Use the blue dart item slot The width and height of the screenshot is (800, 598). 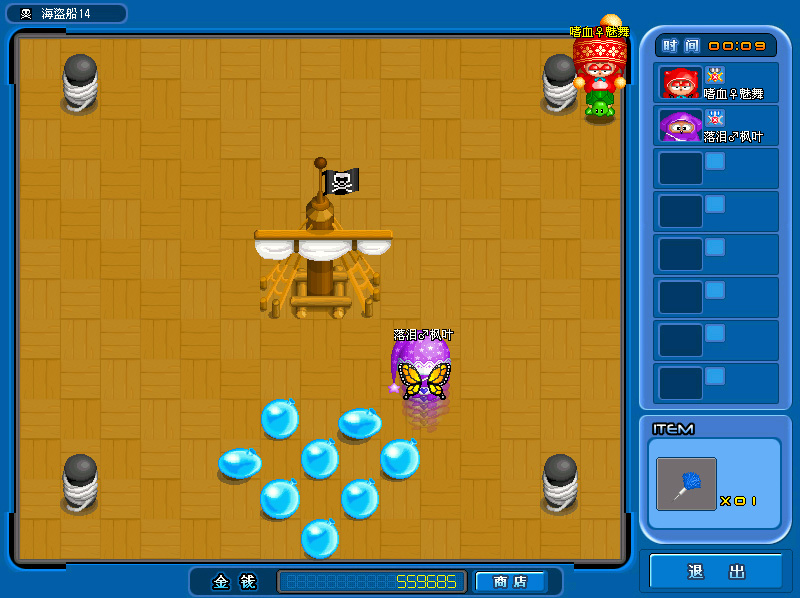point(686,484)
